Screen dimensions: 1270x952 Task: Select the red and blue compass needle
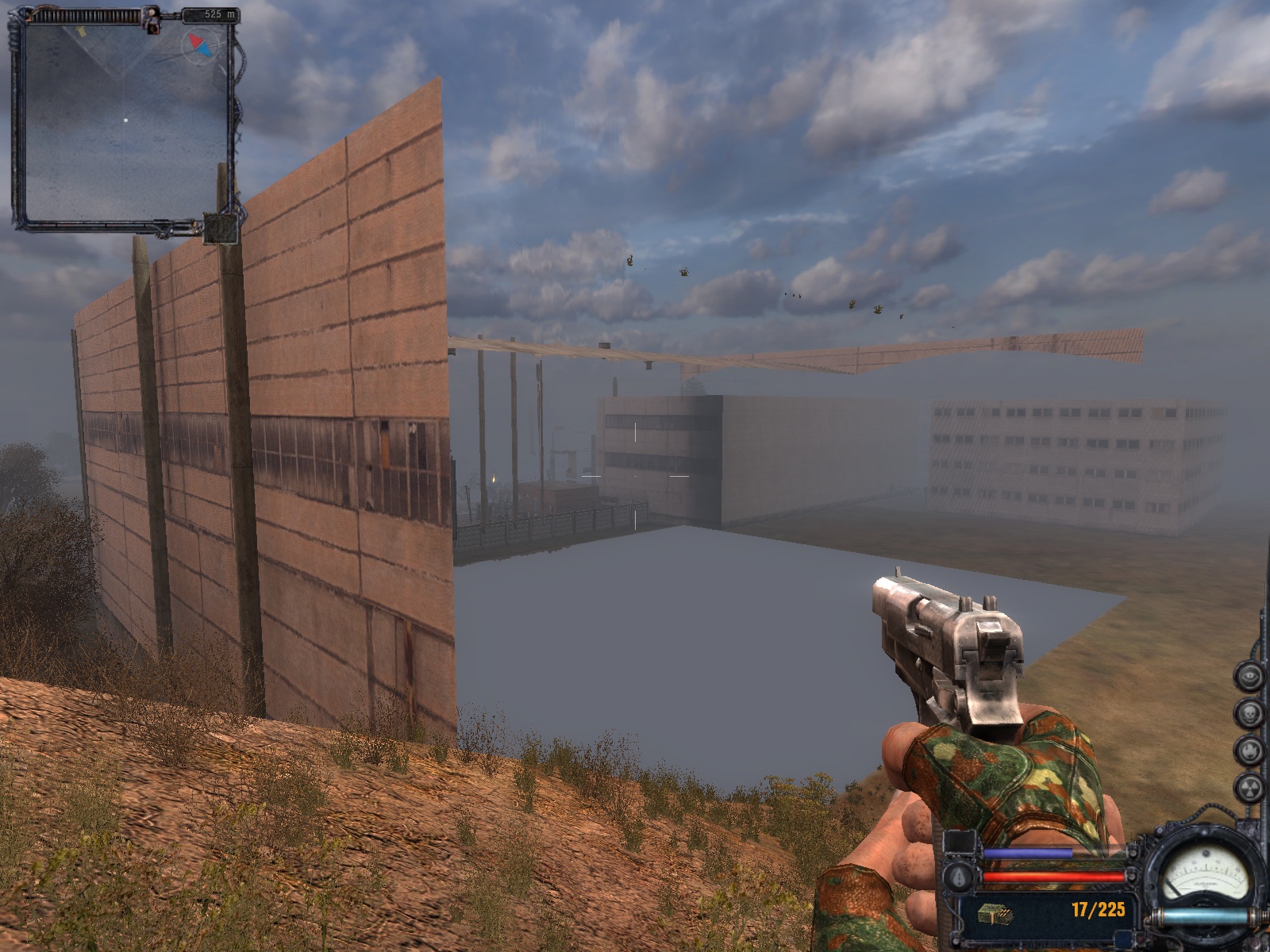tap(200, 45)
